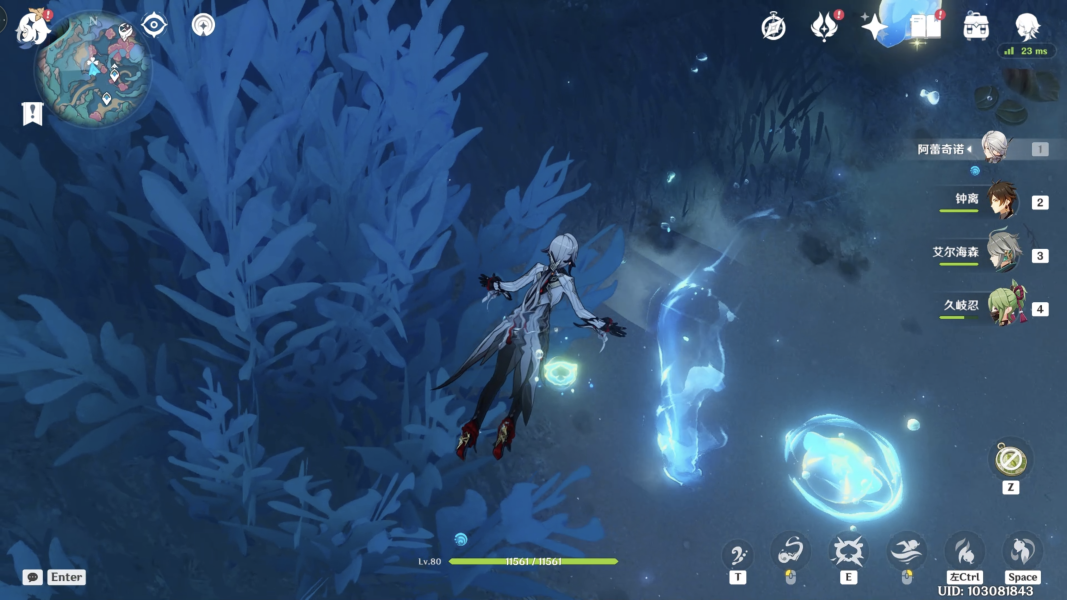The height and width of the screenshot is (600, 1067).
Task: Use the green compass gadget
Action: pyautogui.click(x=1010, y=460)
